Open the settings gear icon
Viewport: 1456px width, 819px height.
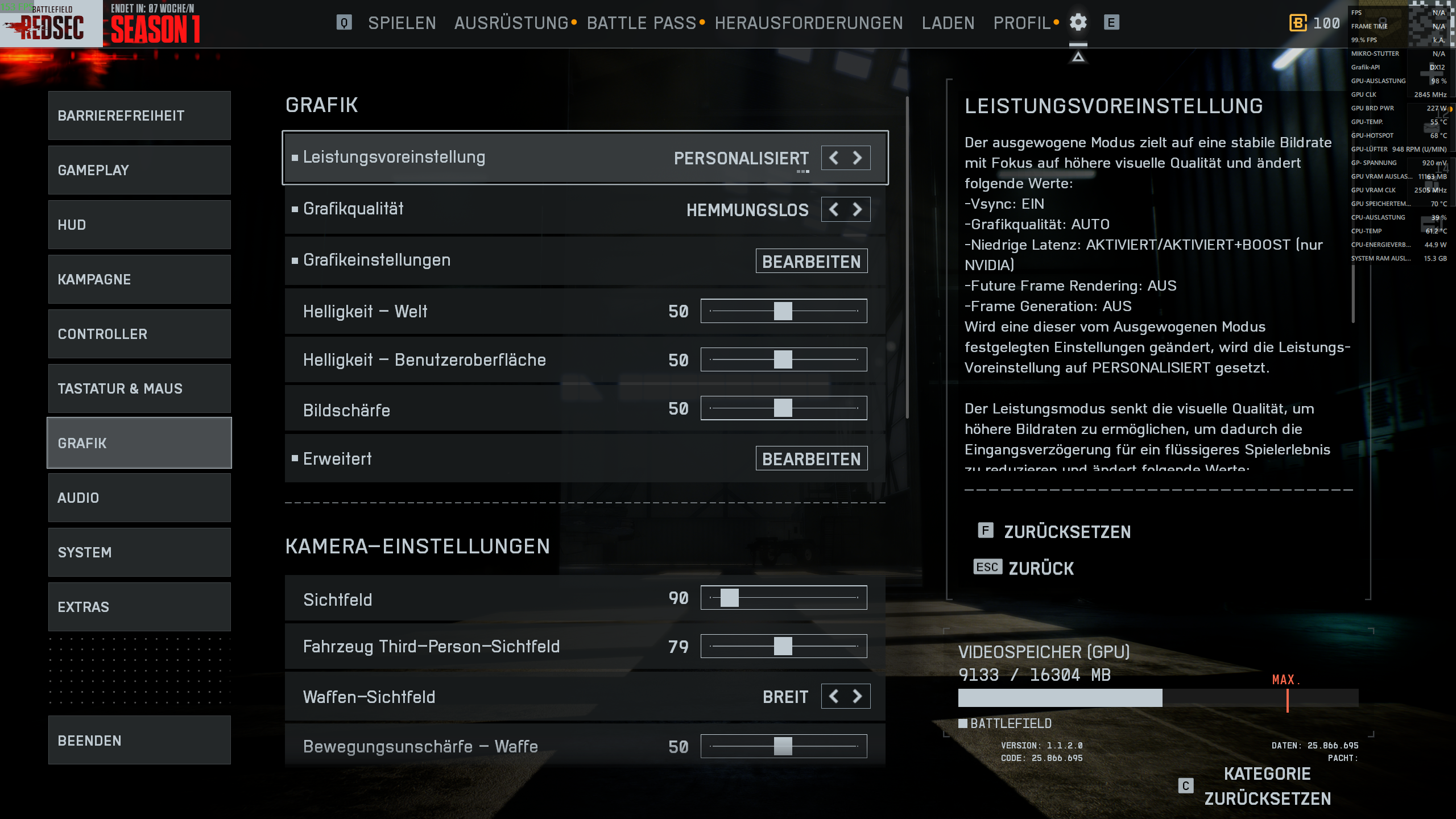coord(1078,23)
